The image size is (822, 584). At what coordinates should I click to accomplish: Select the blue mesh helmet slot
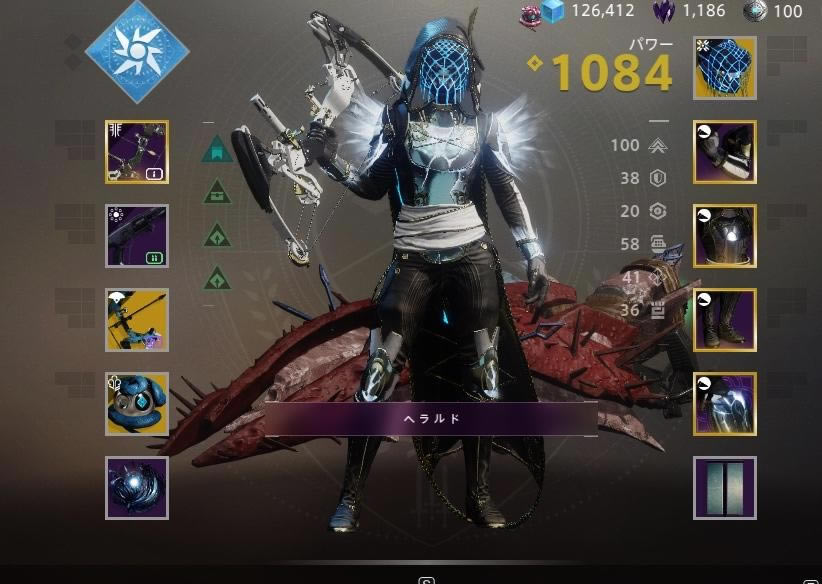coord(725,68)
